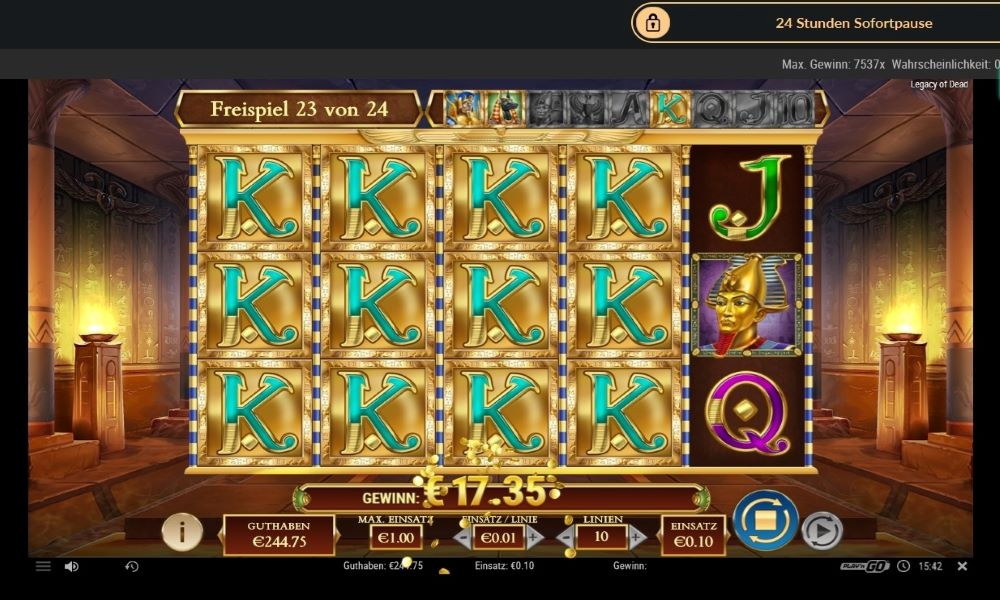The width and height of the screenshot is (1000, 600).
Task: Toggle the autoplay button
Action: point(822,531)
